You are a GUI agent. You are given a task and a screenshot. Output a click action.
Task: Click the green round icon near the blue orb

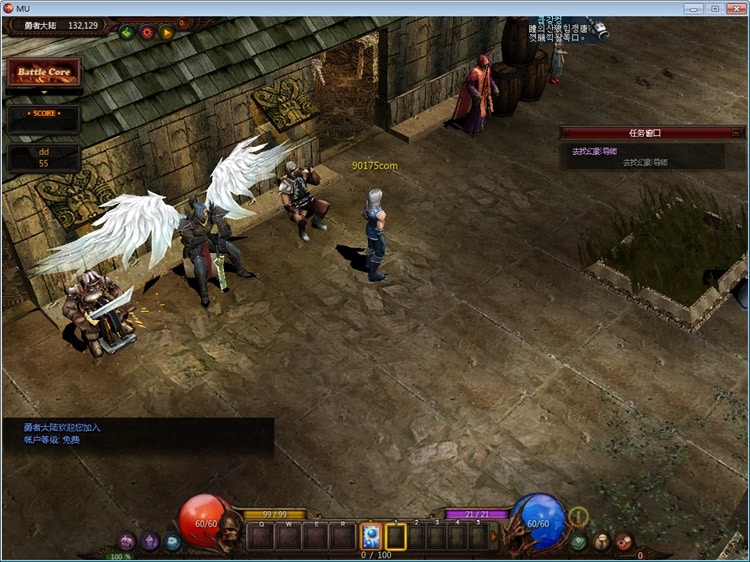pos(578,541)
